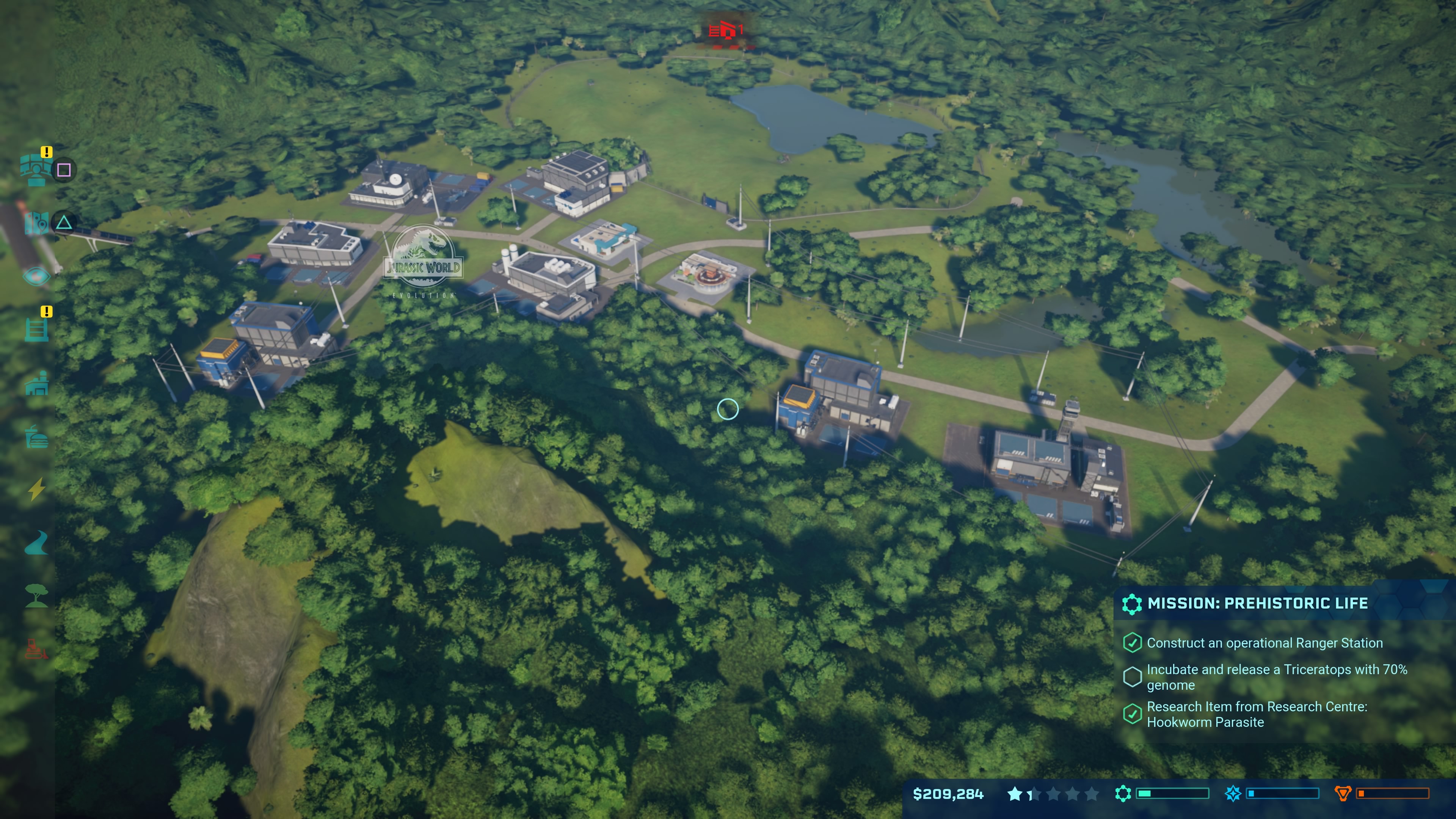Click the red building alert notification
Screen dimensions: 1456x819
click(x=726, y=30)
